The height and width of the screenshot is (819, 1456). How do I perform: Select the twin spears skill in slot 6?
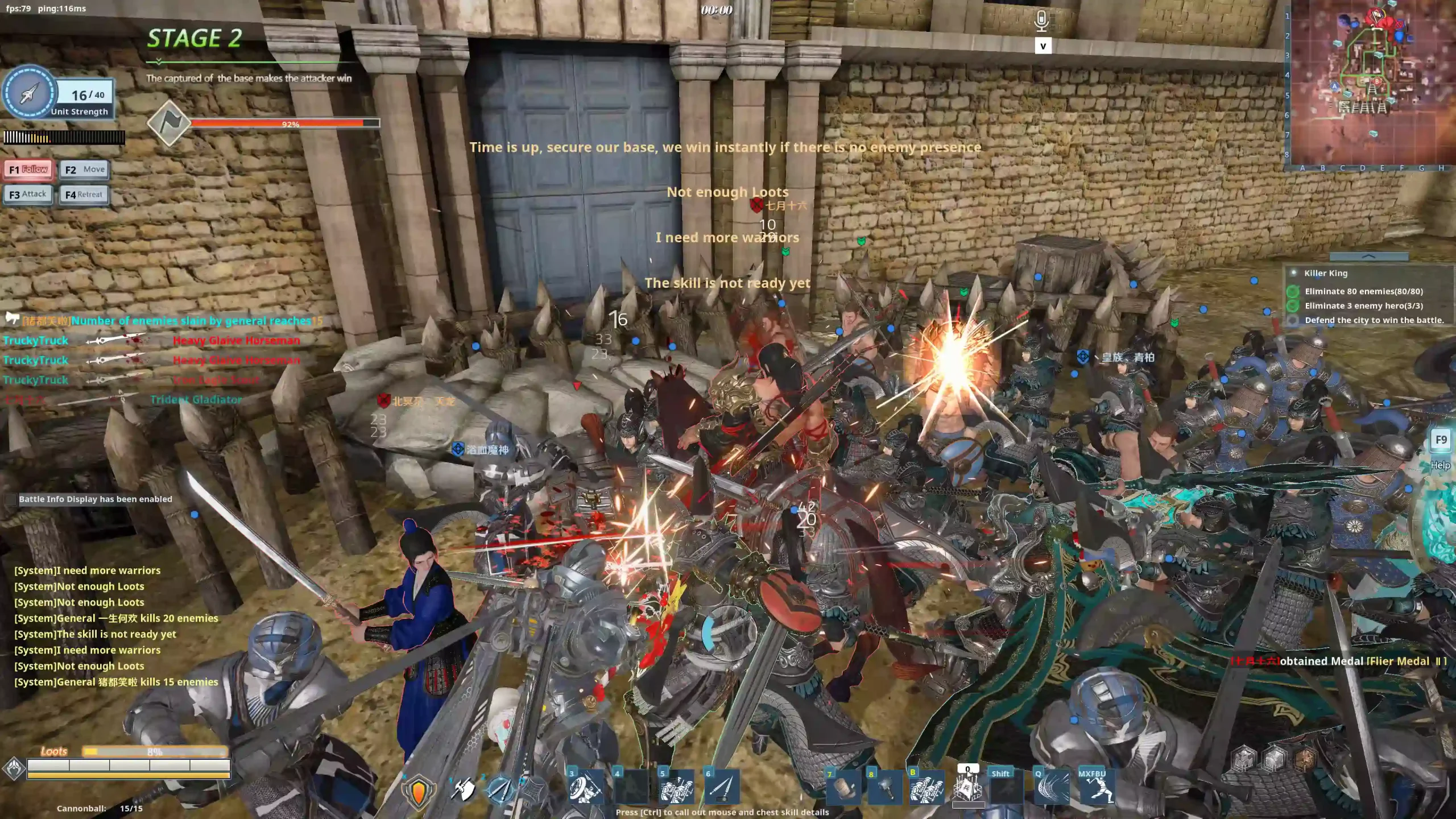tap(722, 788)
